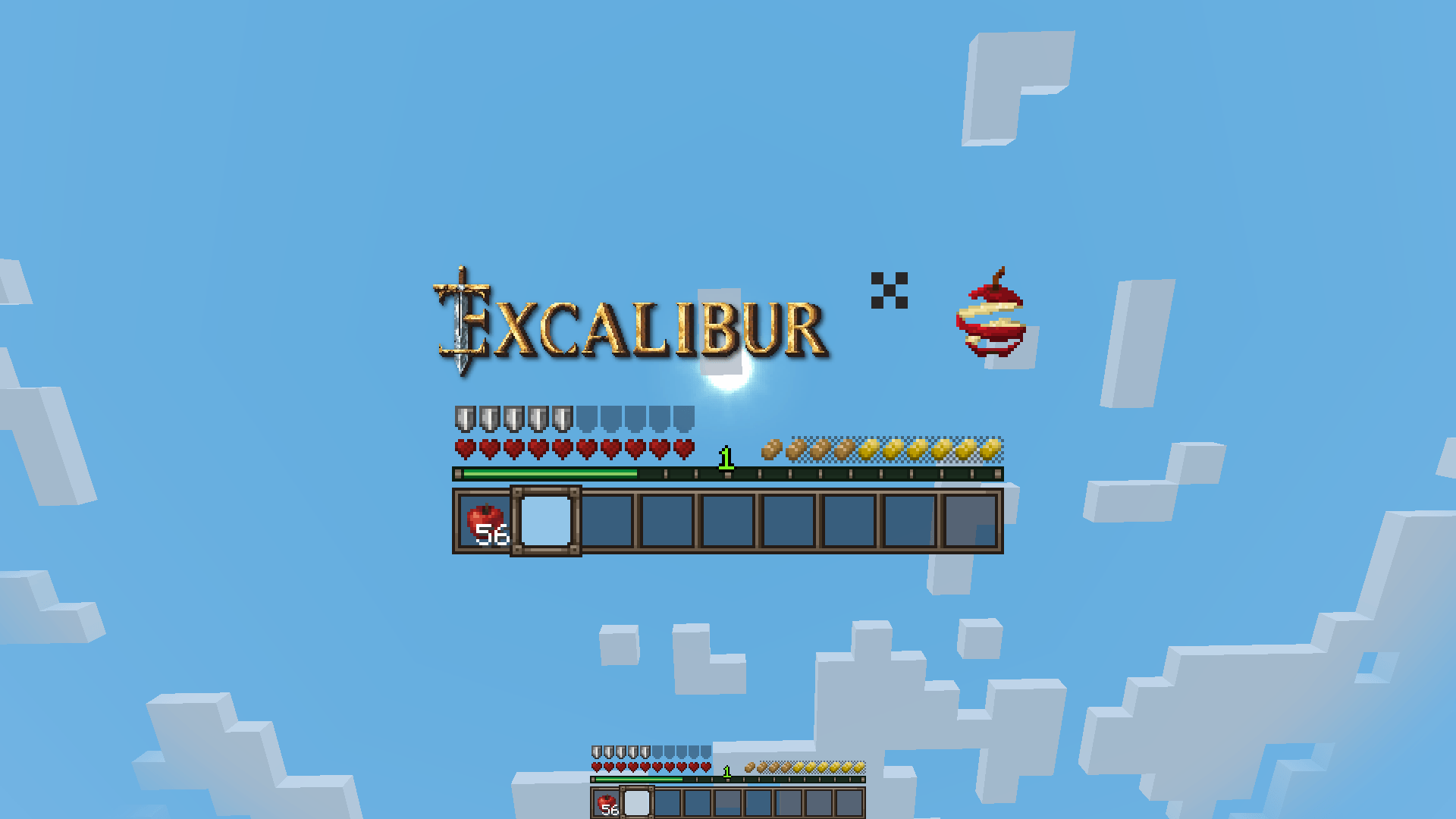
Task: Click the last brown potato hunger icon
Action: point(846,450)
